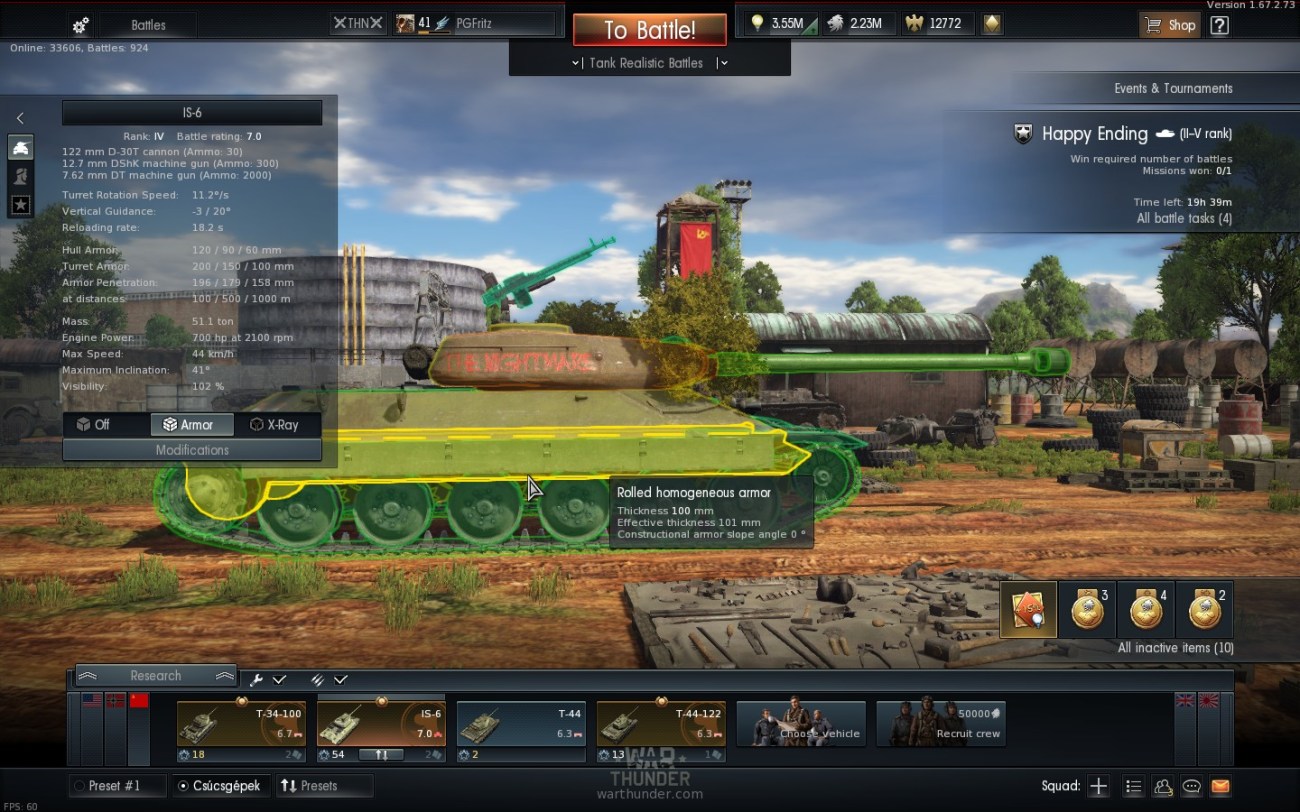Recruit a new crew
Viewport: 1300px width, 812px height.
pos(941,724)
